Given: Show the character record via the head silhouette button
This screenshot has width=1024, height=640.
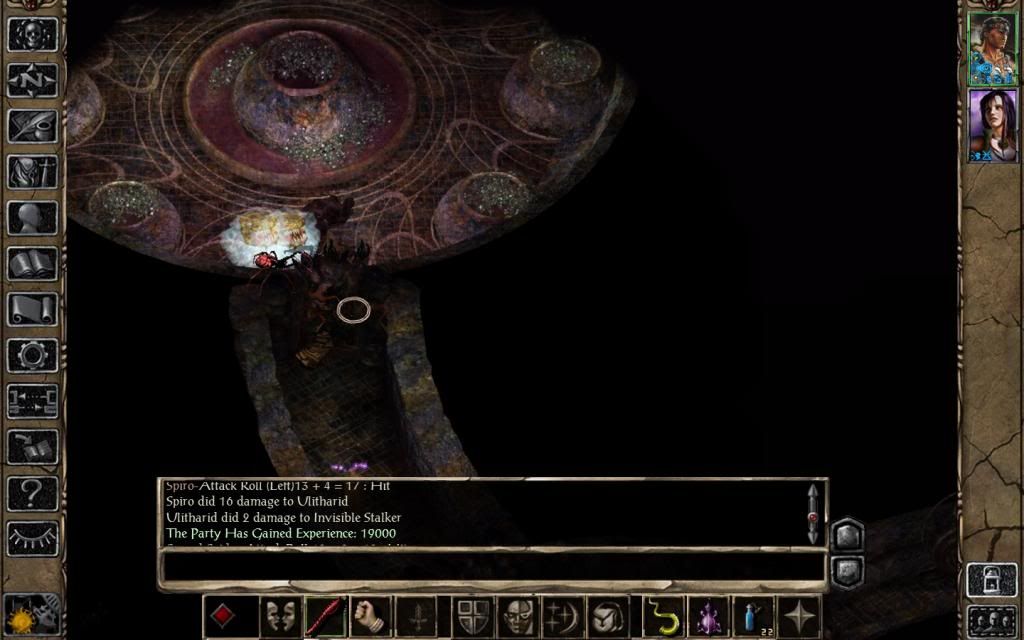Looking at the screenshot, I should (32, 218).
